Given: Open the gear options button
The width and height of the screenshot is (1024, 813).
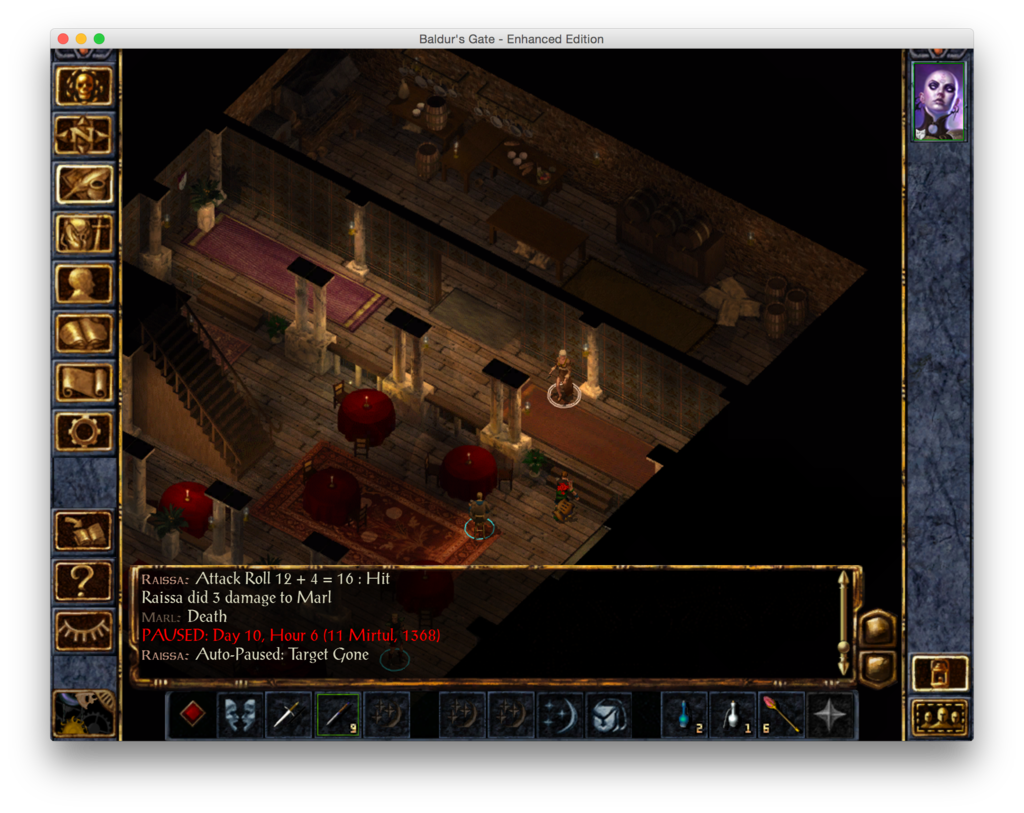Looking at the screenshot, I should [x=84, y=432].
